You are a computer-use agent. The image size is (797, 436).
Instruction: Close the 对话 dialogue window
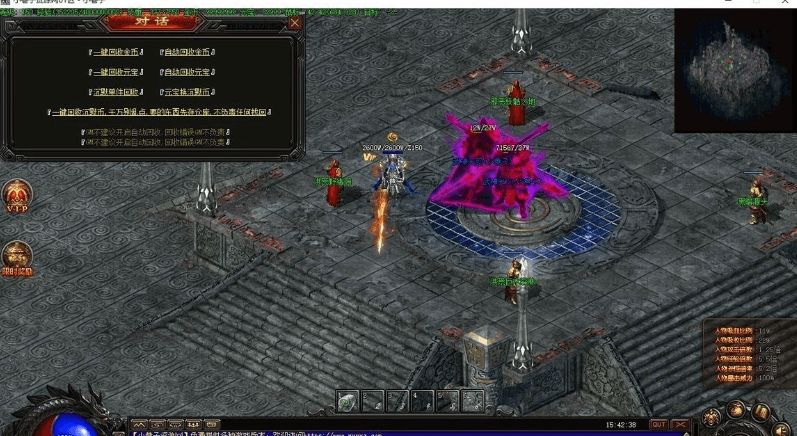pos(293,22)
